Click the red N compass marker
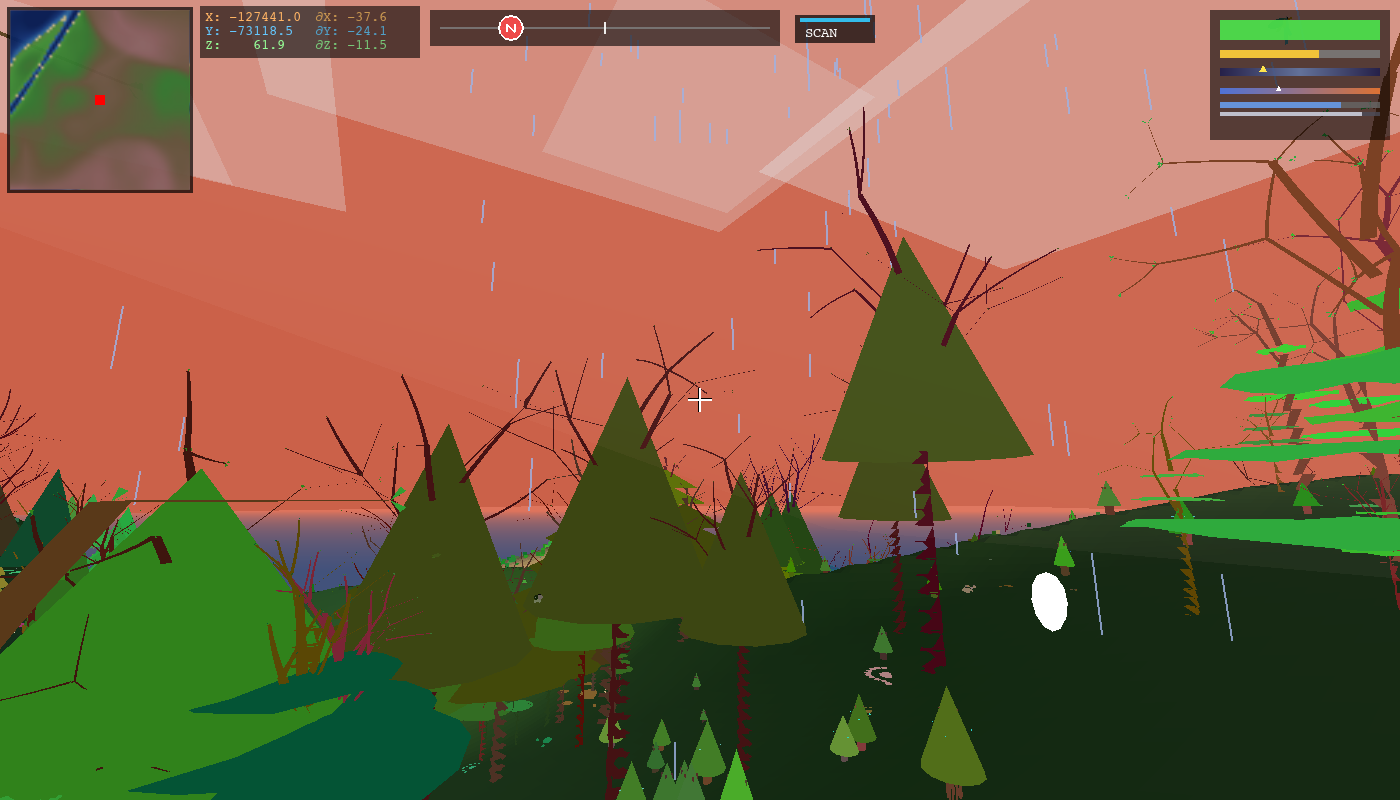 pyautogui.click(x=511, y=28)
